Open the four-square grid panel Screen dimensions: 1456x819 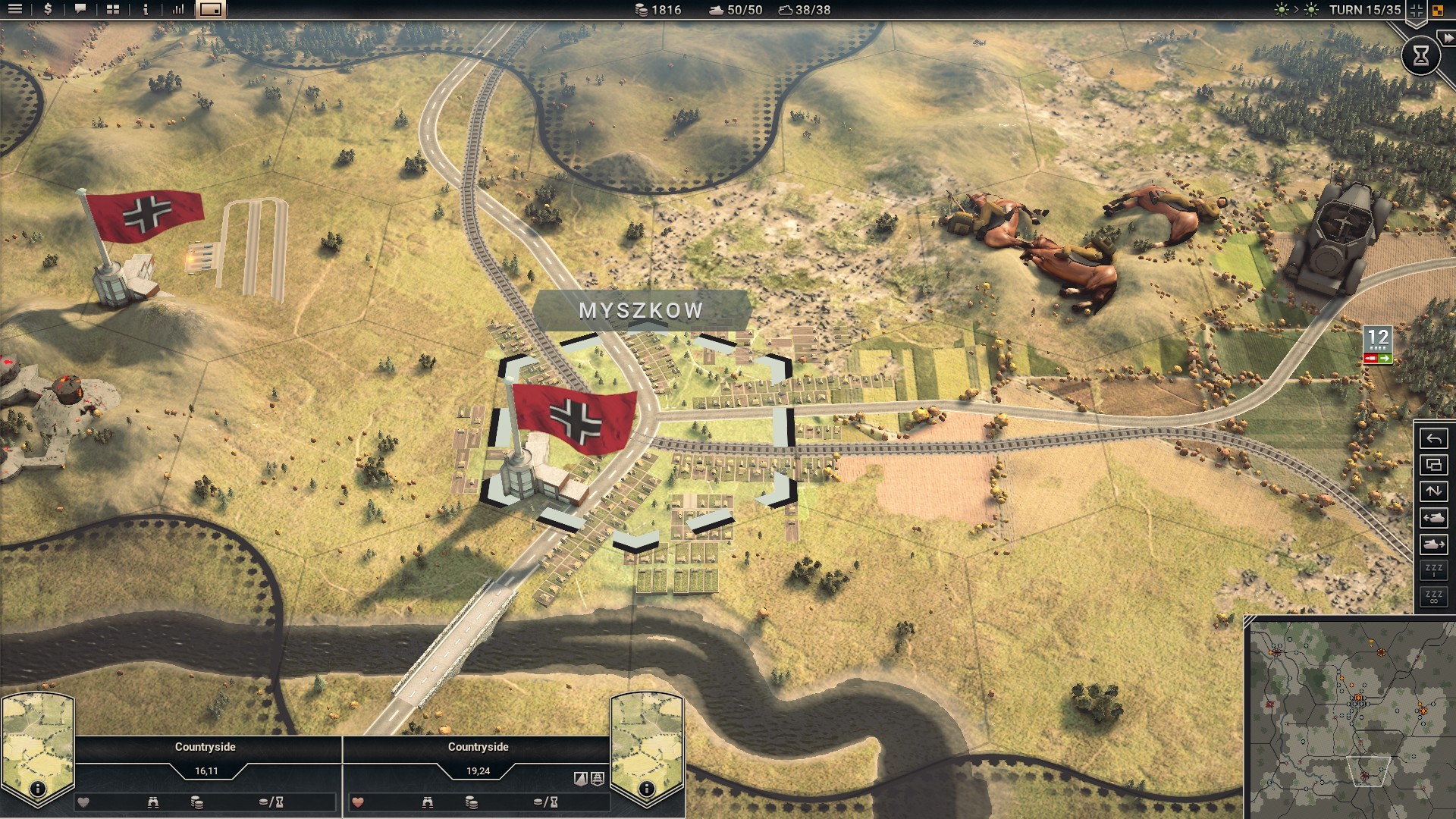point(113,10)
